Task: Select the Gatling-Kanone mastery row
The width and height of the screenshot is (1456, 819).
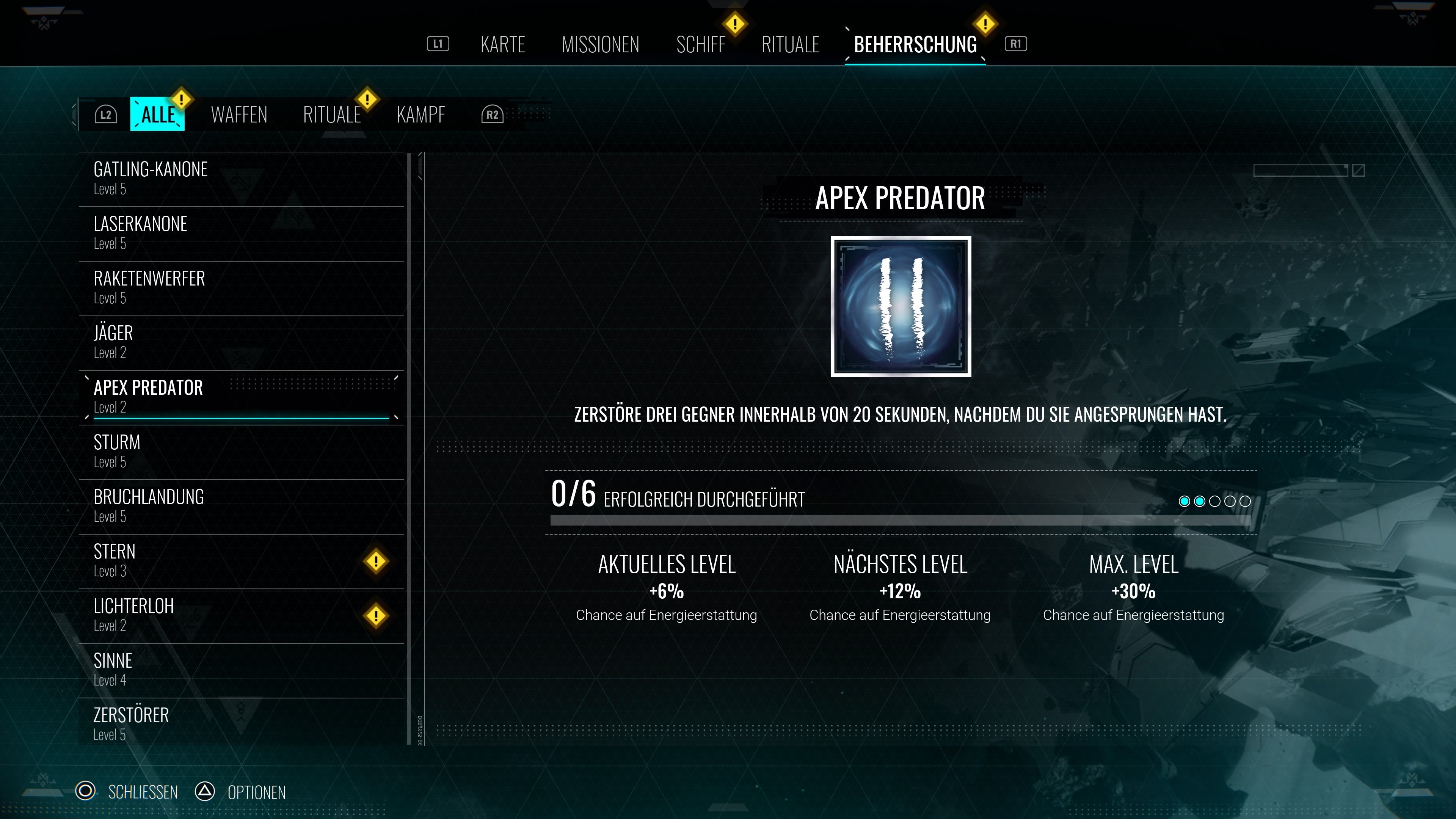Action: point(242,179)
